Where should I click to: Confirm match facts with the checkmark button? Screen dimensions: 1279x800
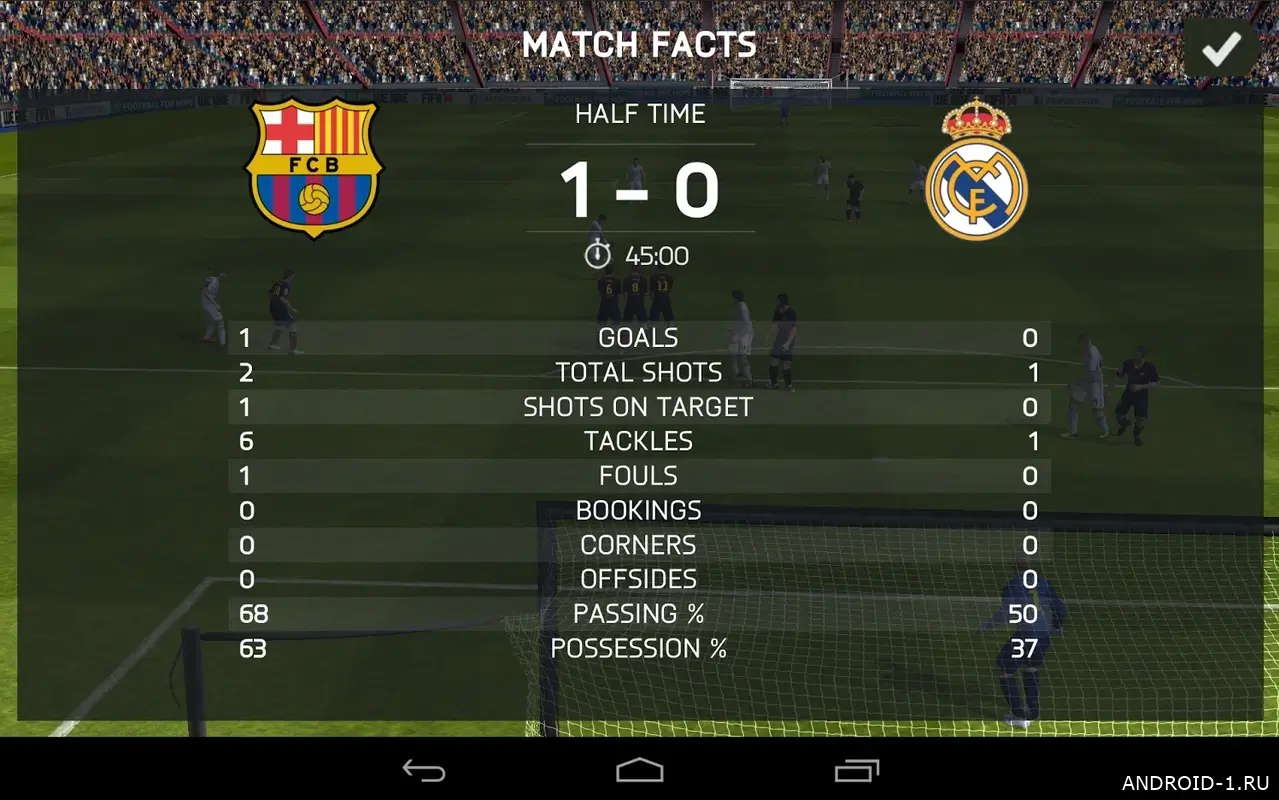tap(1221, 48)
